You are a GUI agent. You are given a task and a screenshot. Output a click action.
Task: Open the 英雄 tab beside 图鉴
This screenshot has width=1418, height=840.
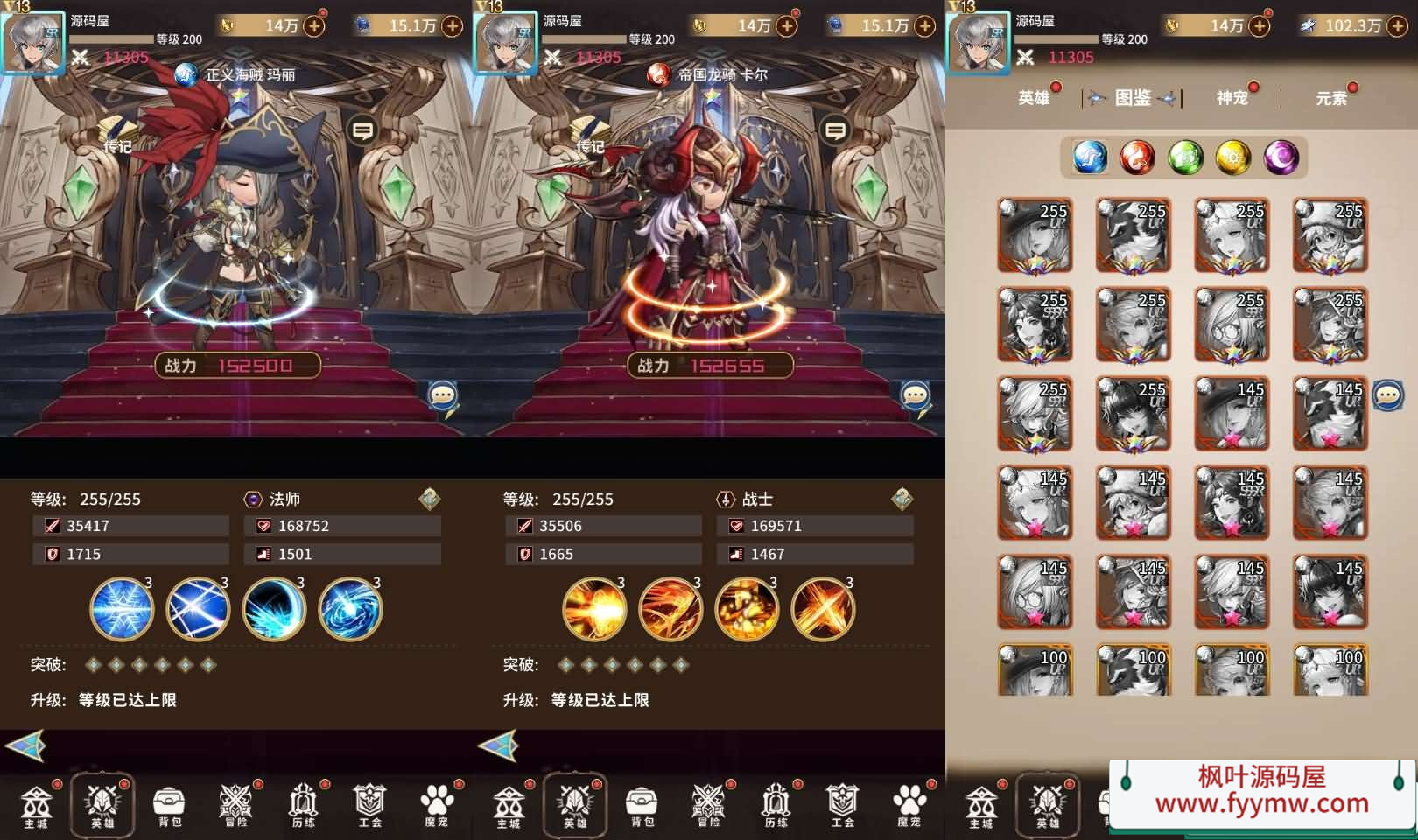coord(1034,97)
